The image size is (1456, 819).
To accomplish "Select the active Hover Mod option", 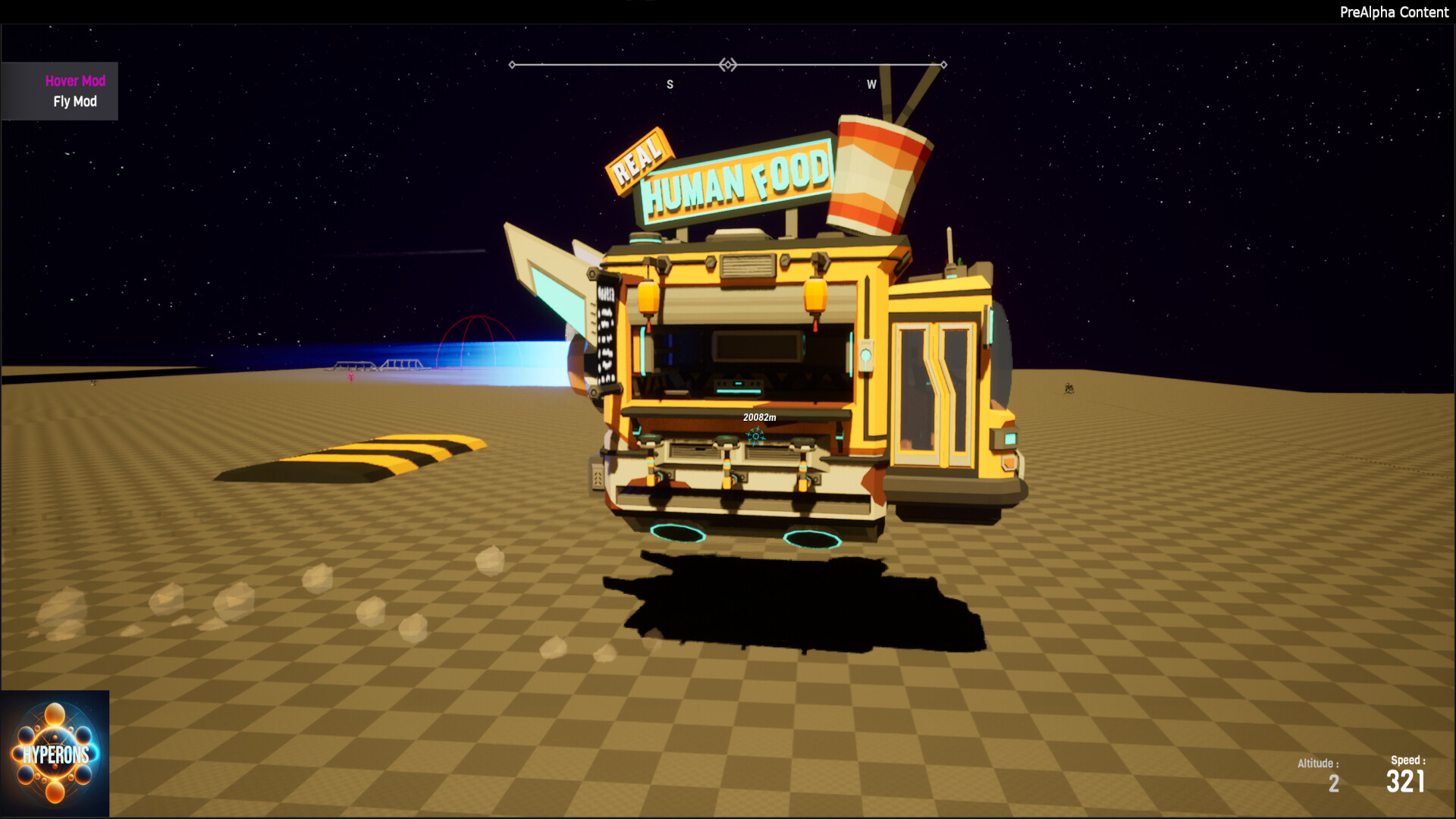I will point(76,80).
